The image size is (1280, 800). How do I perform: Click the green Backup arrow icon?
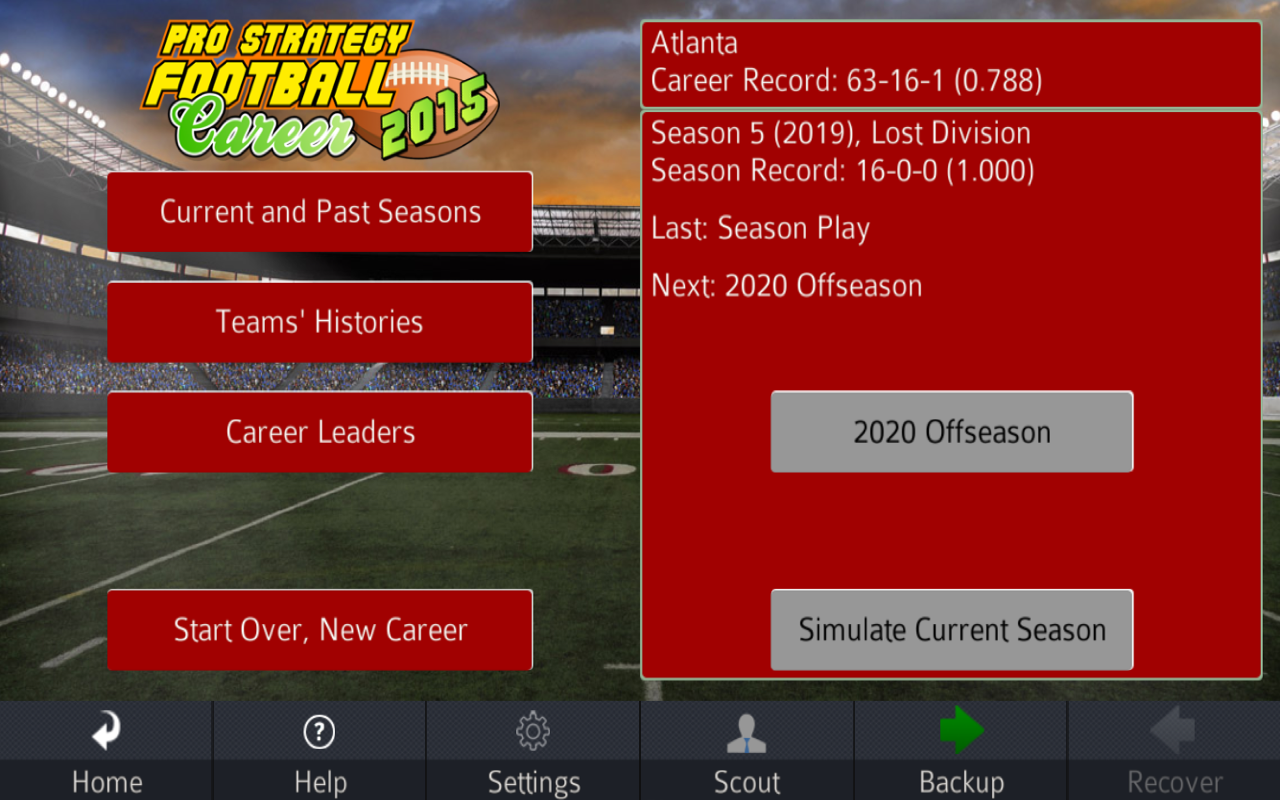pyautogui.click(x=960, y=731)
